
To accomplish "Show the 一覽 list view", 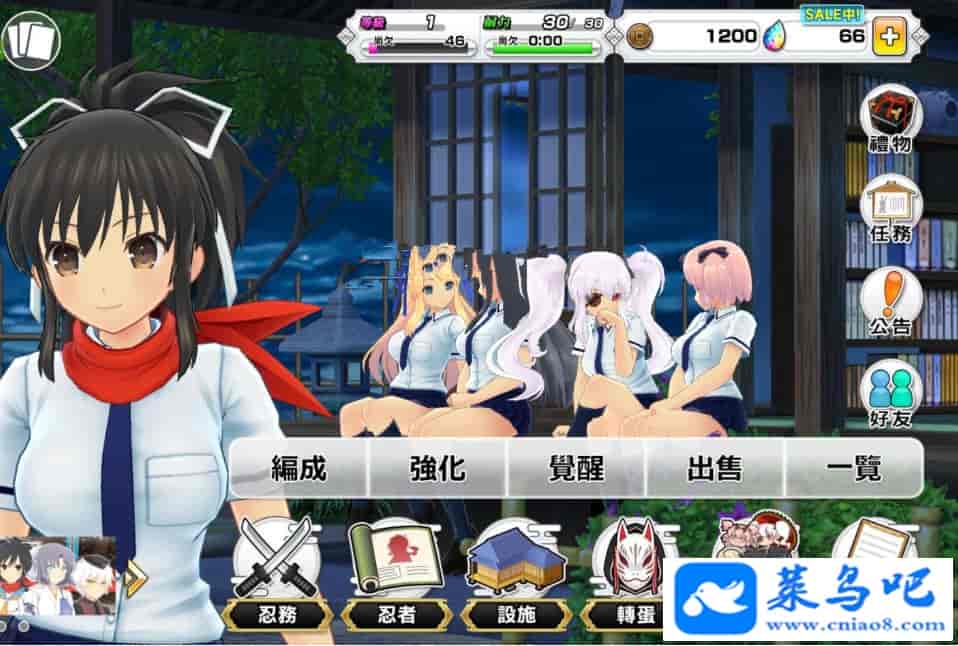I will pyautogui.click(x=853, y=468).
